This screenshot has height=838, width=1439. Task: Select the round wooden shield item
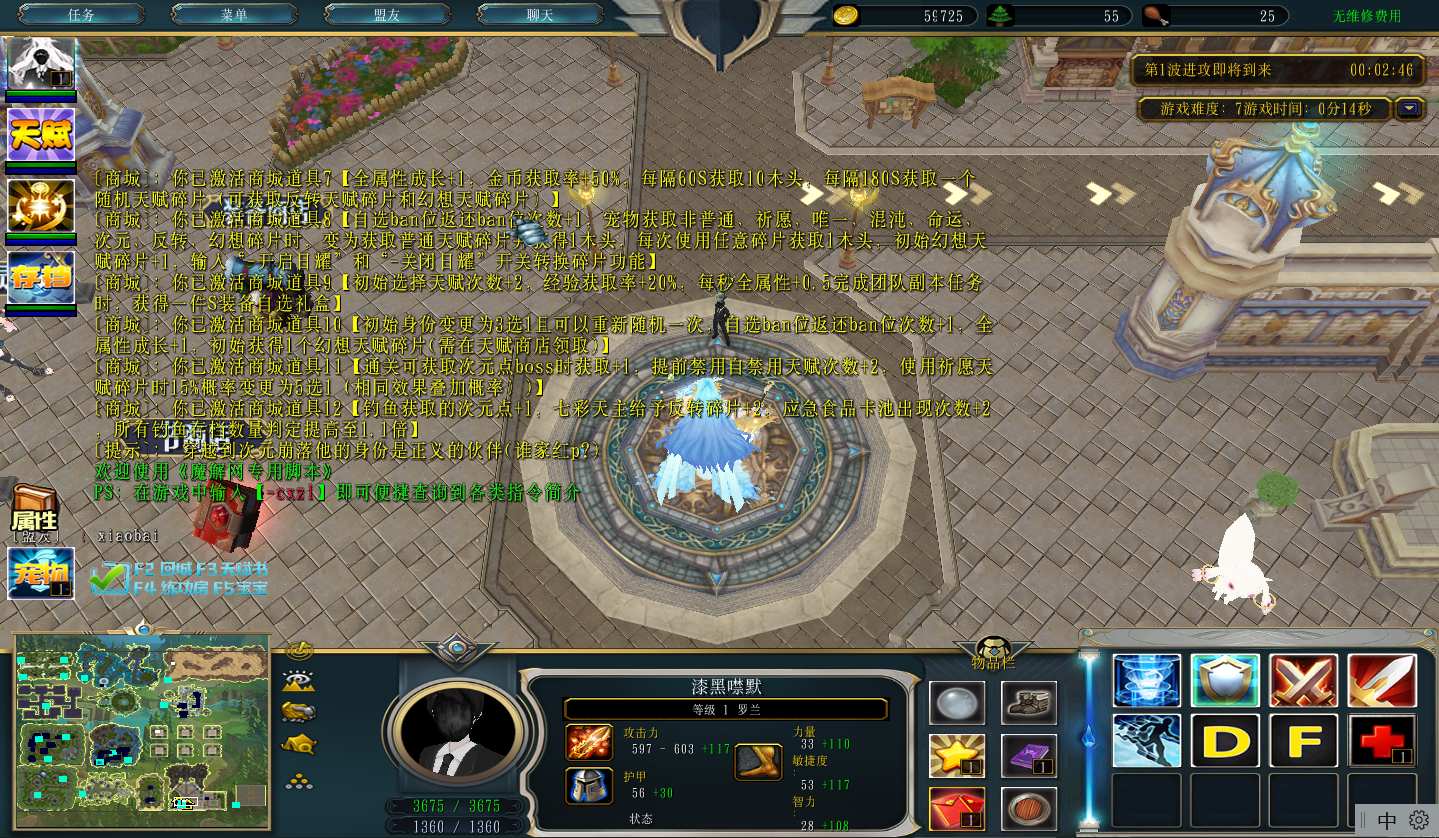(x=1029, y=808)
